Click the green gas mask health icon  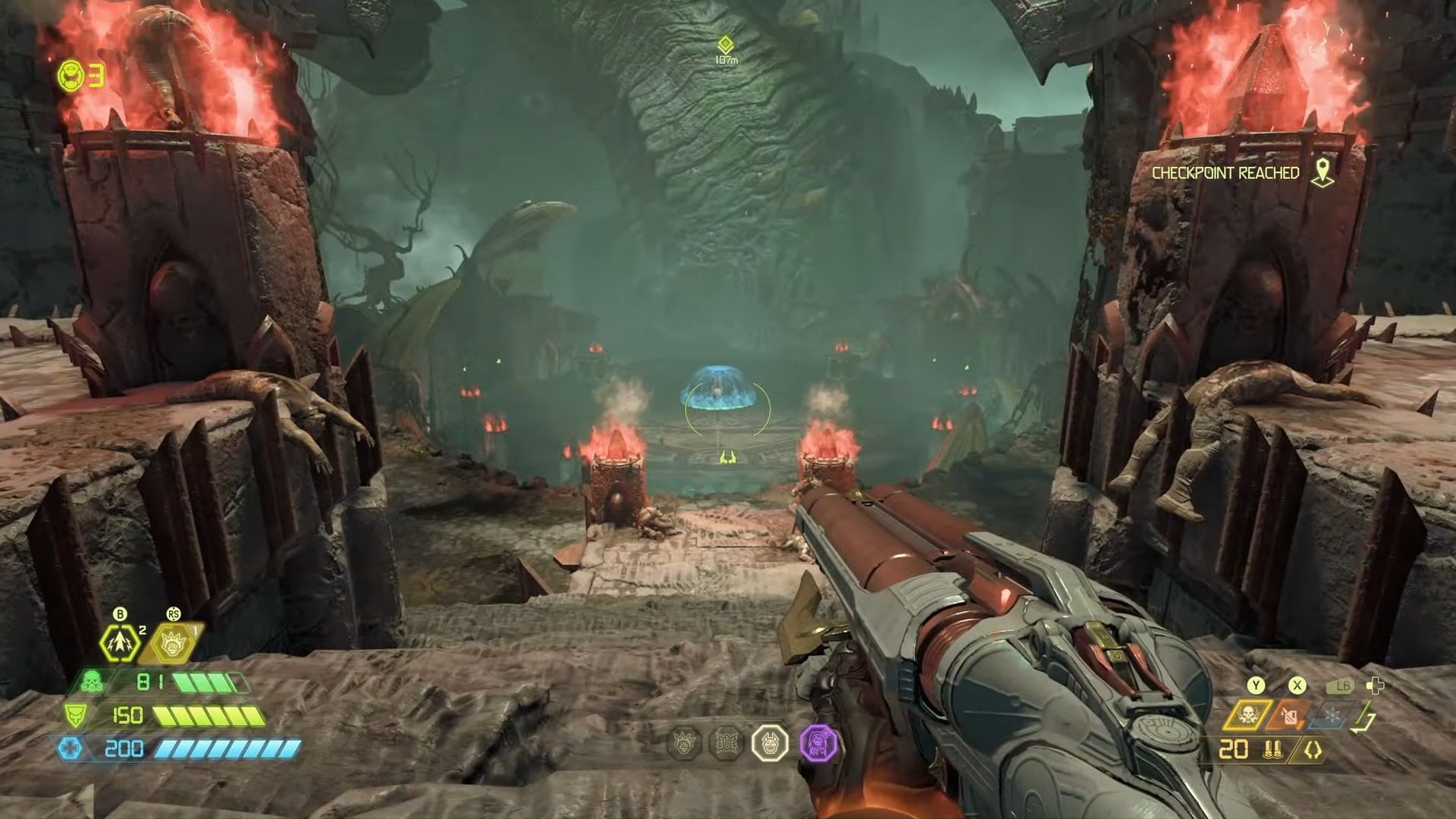point(91,681)
